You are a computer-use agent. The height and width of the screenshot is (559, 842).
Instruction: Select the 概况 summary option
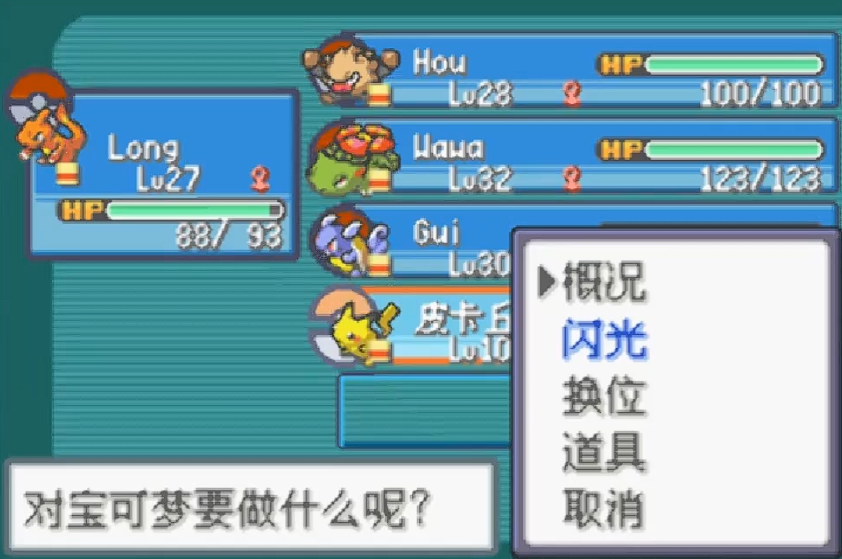604,284
